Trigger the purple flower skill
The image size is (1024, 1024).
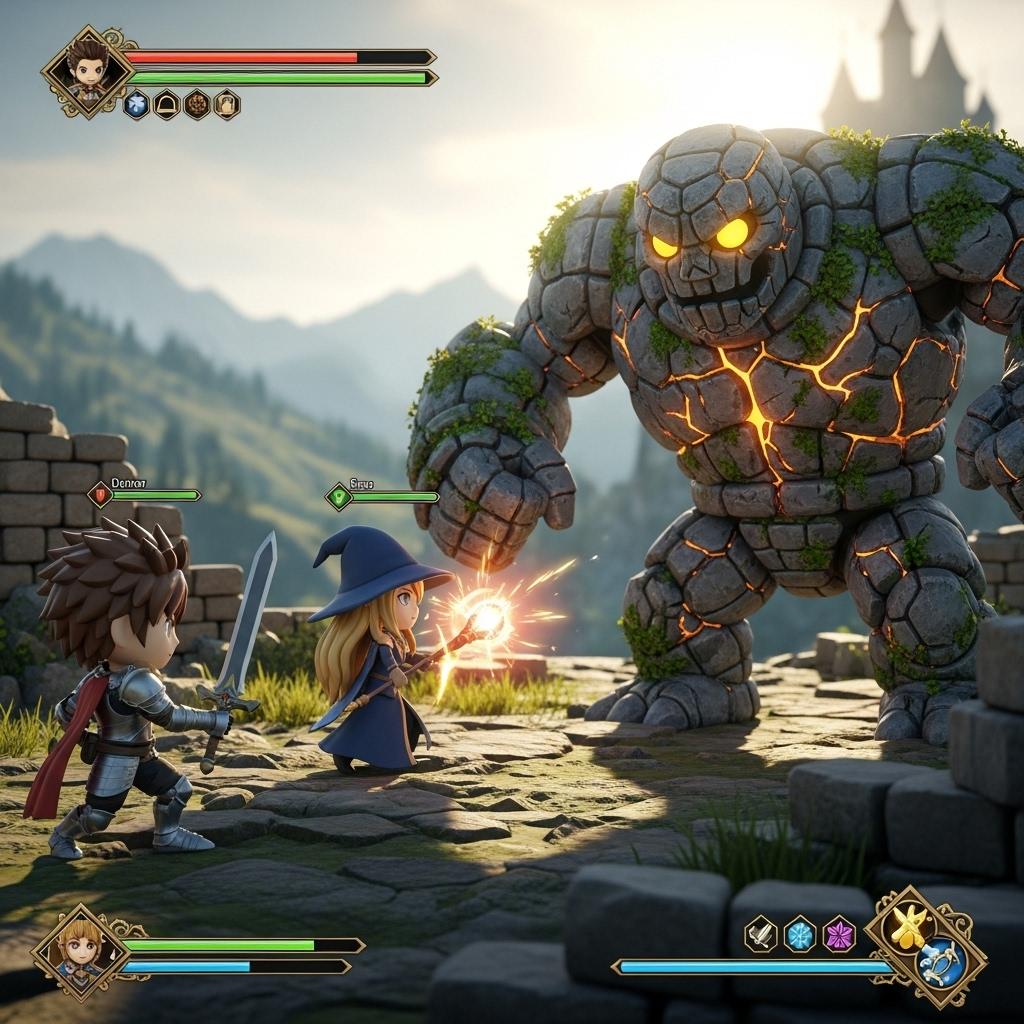tap(839, 934)
